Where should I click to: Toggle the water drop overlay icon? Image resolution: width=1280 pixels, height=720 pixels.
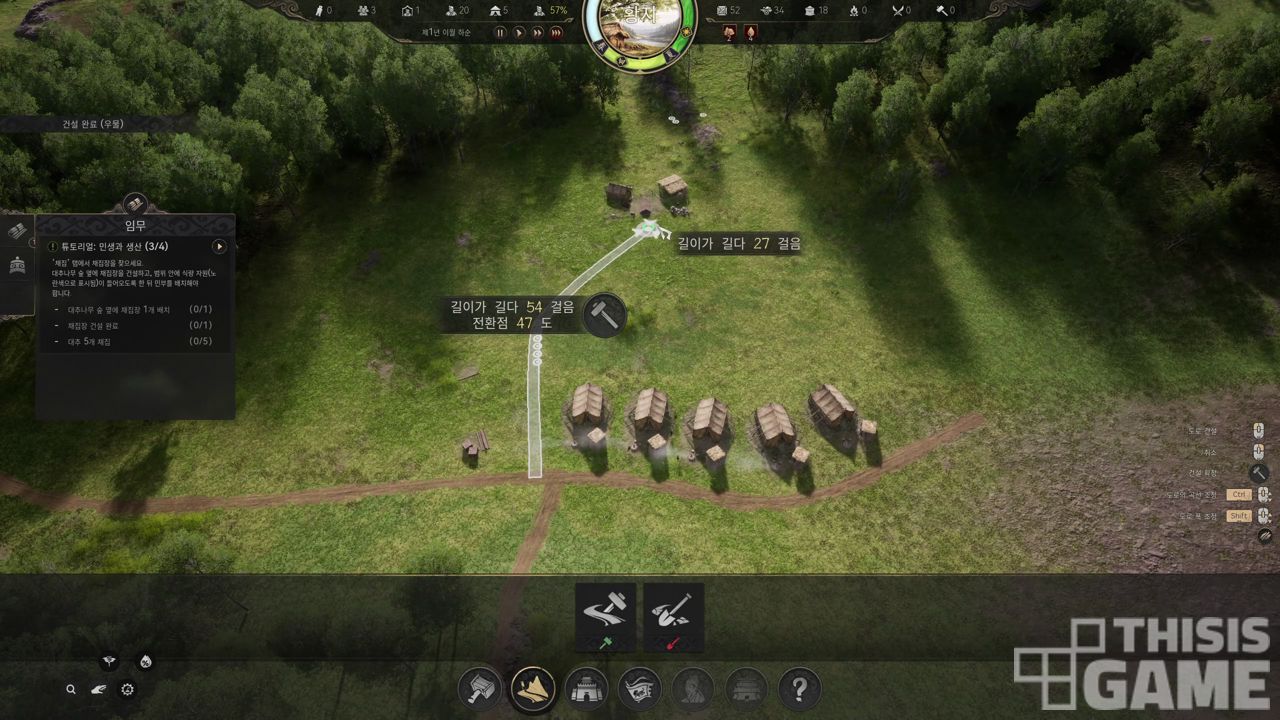[x=146, y=661]
